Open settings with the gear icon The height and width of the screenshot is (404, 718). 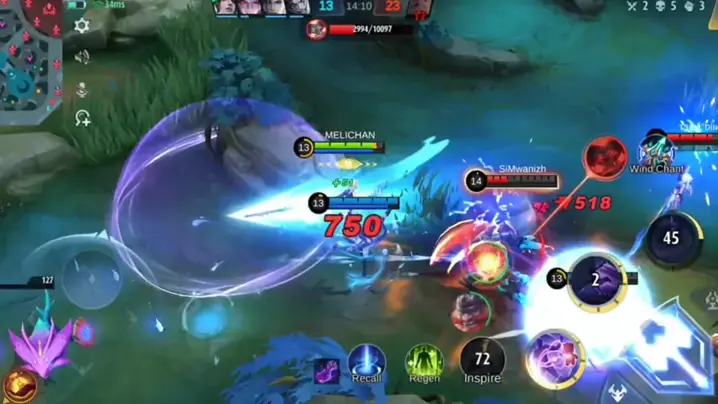(x=82, y=27)
